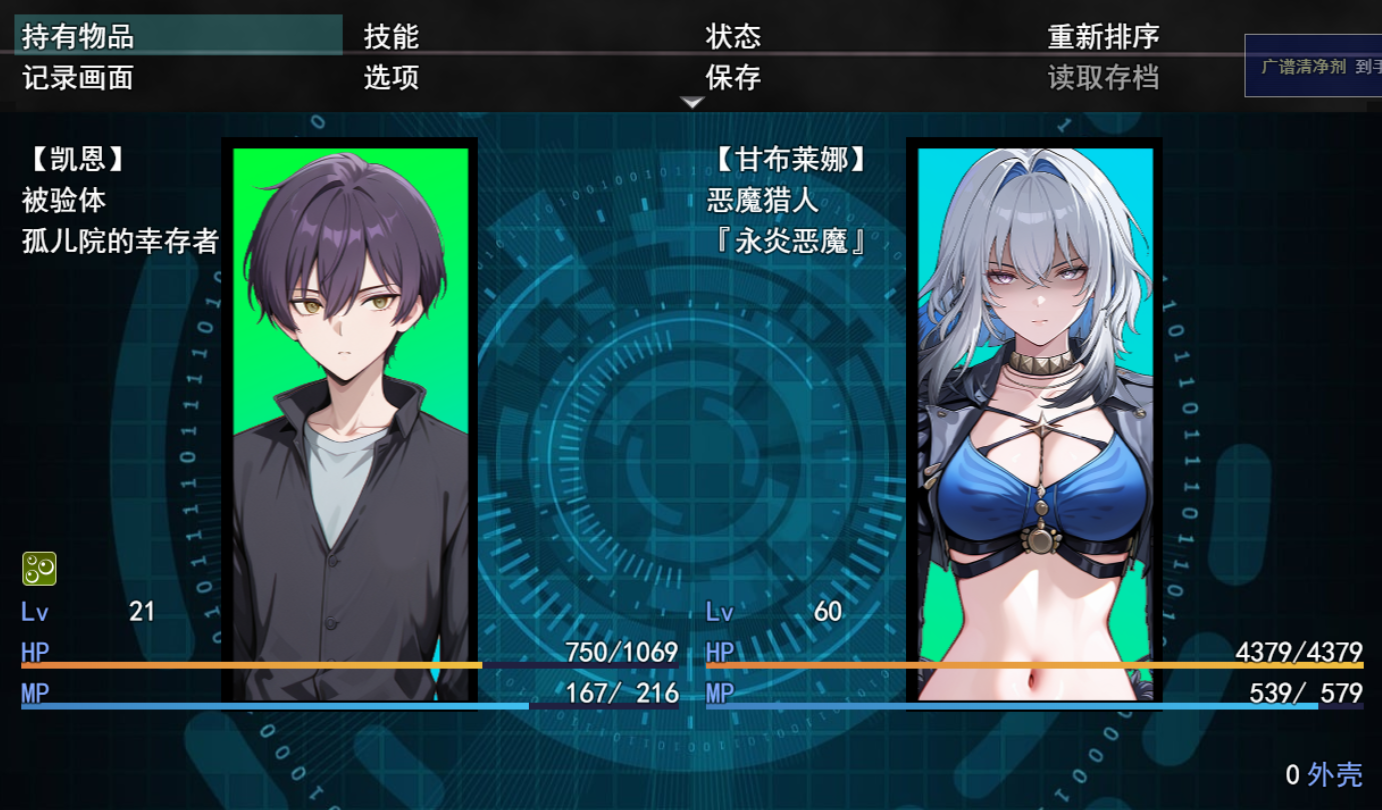Viewport: 1382px width, 810px height.
Task: Go to the 选项 options menu
Action: tap(391, 78)
